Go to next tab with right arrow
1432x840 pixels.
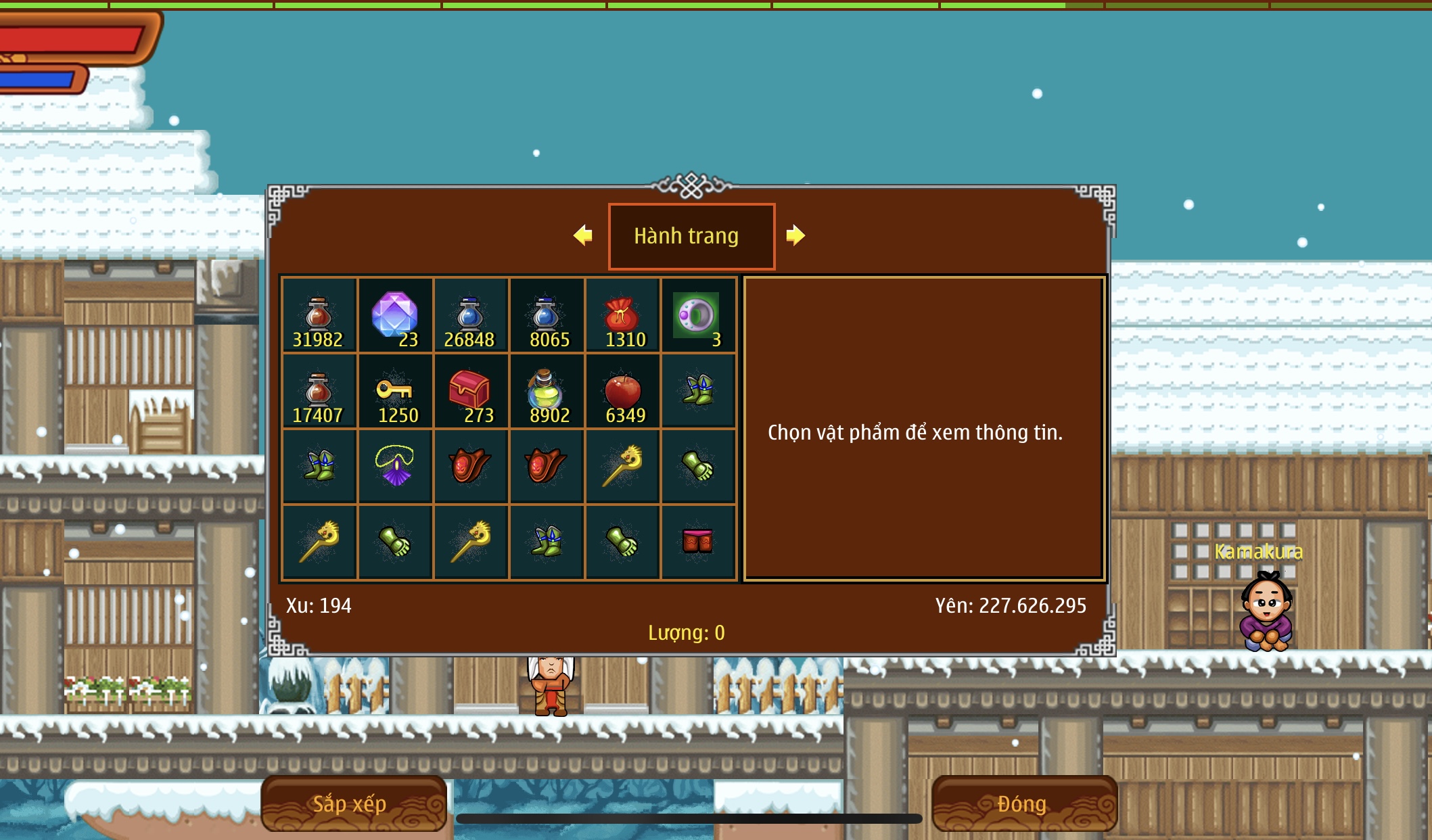(795, 235)
